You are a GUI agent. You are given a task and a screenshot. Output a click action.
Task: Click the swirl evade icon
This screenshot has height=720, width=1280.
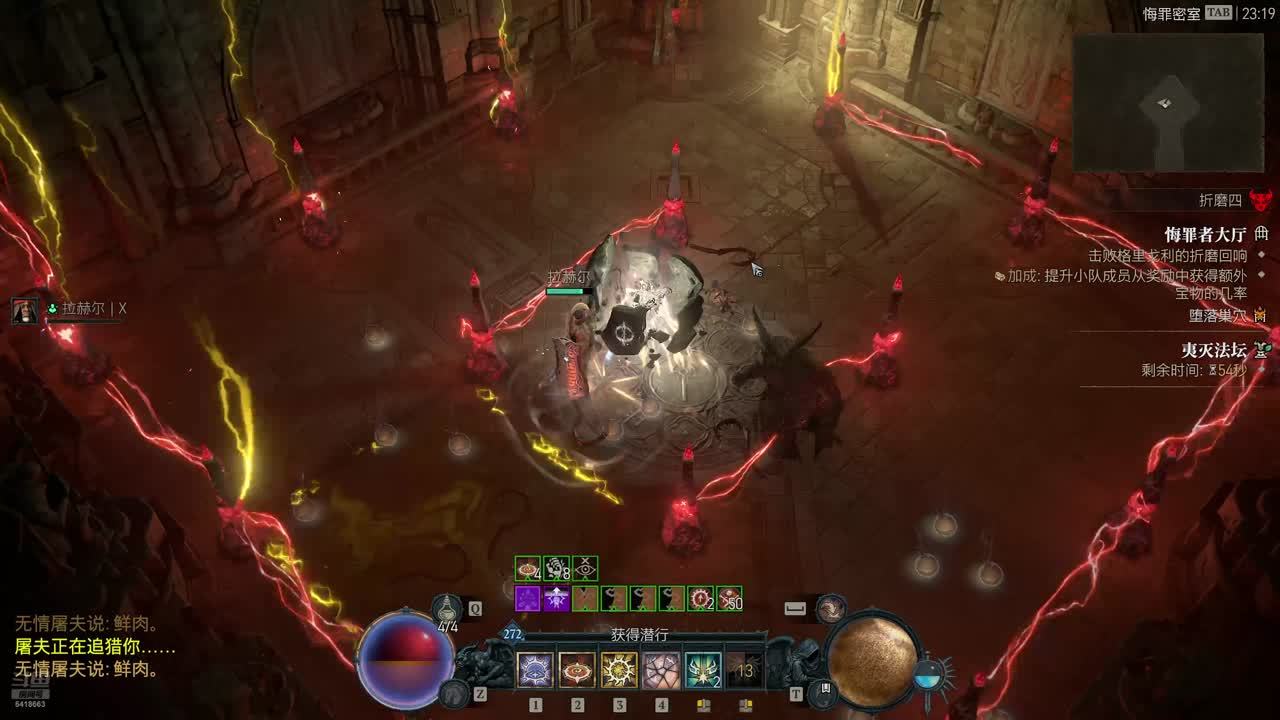(830, 608)
